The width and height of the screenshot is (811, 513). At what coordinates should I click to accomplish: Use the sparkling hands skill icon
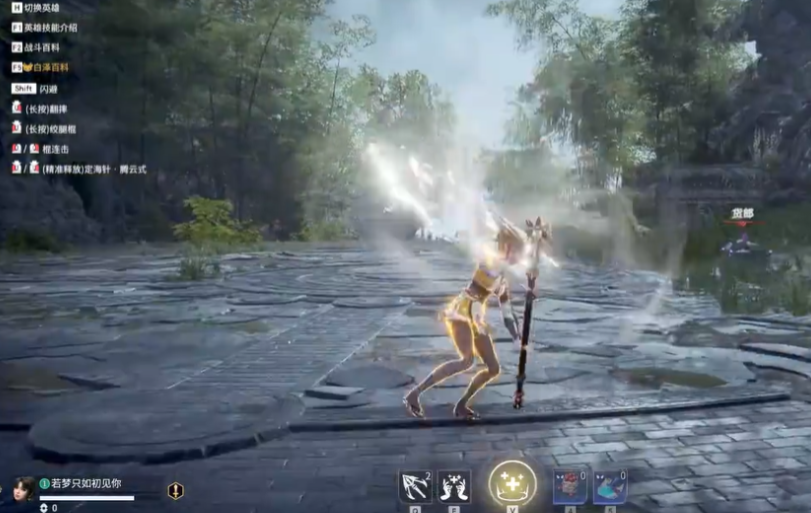[454, 486]
